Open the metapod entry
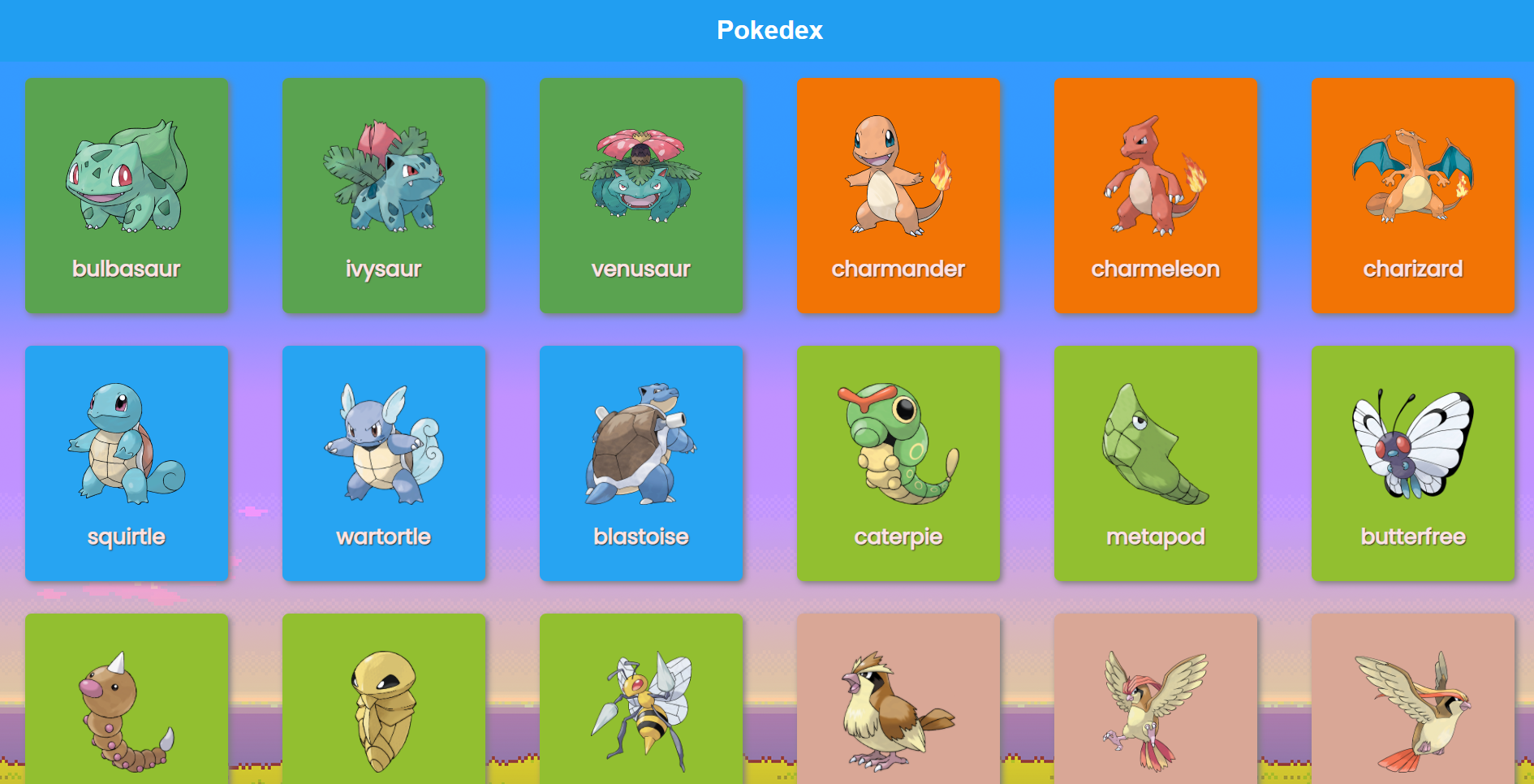The width and height of the screenshot is (1534, 784). coord(1156,463)
